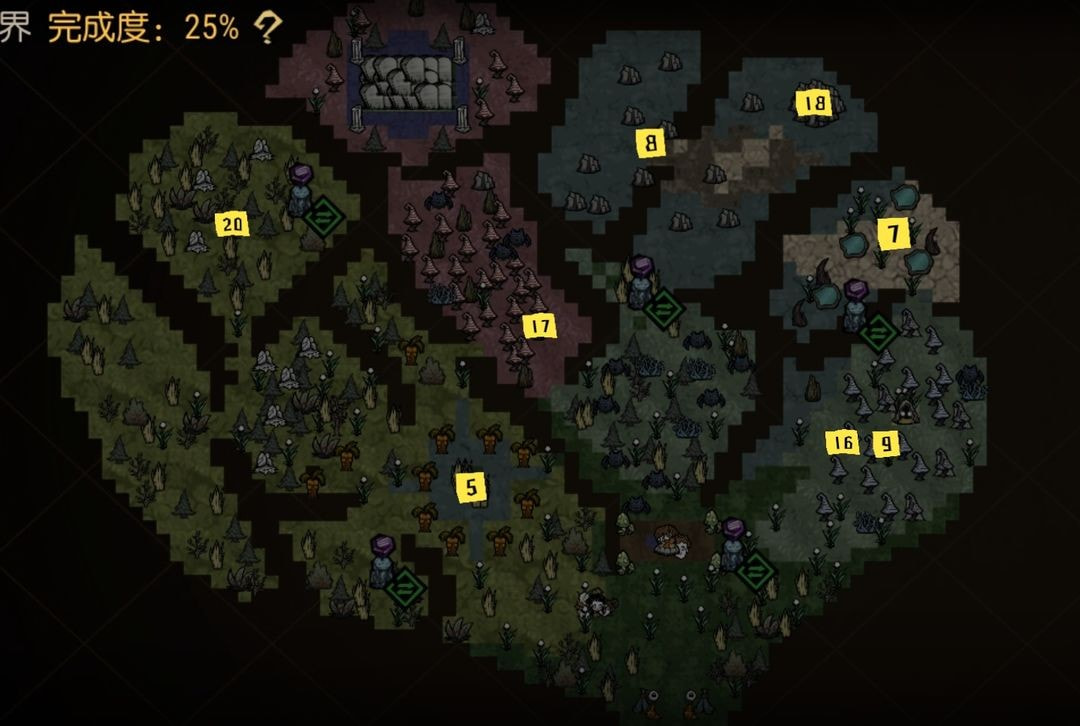The image size is (1080, 726).
Task: Select the yellow map marker numbered 20
Action: [232, 225]
